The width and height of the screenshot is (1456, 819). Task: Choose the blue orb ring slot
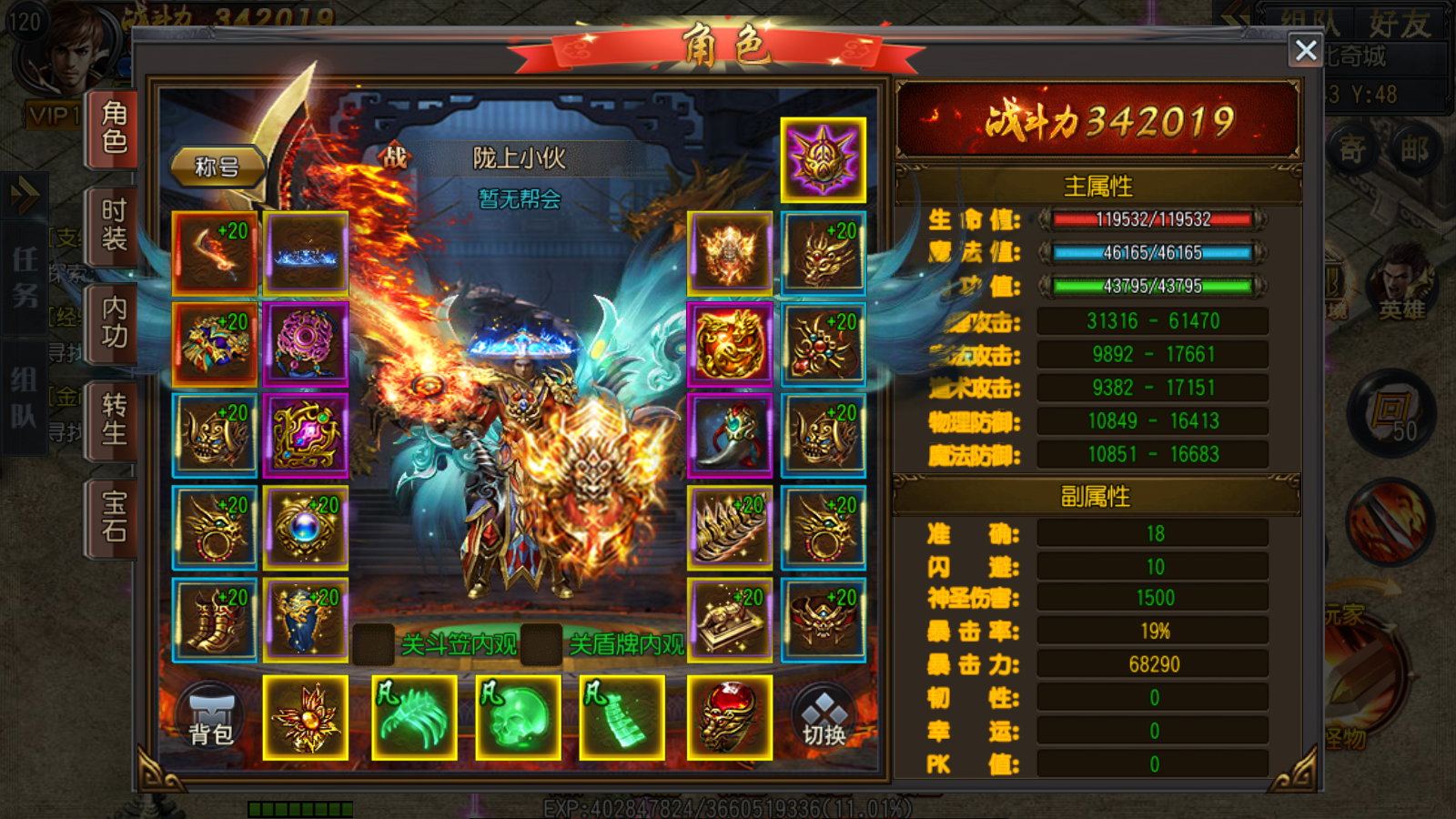pos(306,528)
